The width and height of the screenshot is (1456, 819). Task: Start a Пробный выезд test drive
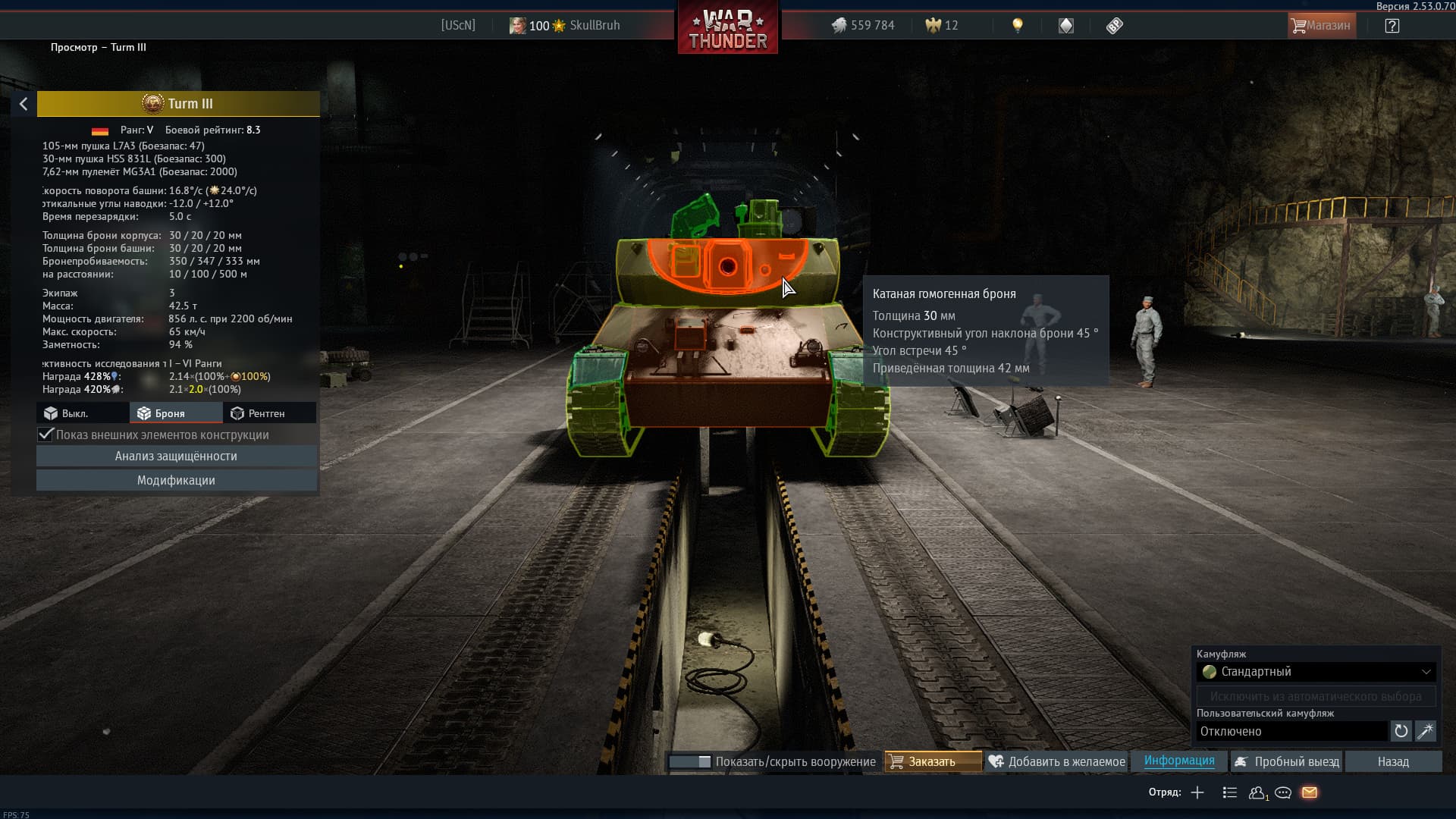1287,761
